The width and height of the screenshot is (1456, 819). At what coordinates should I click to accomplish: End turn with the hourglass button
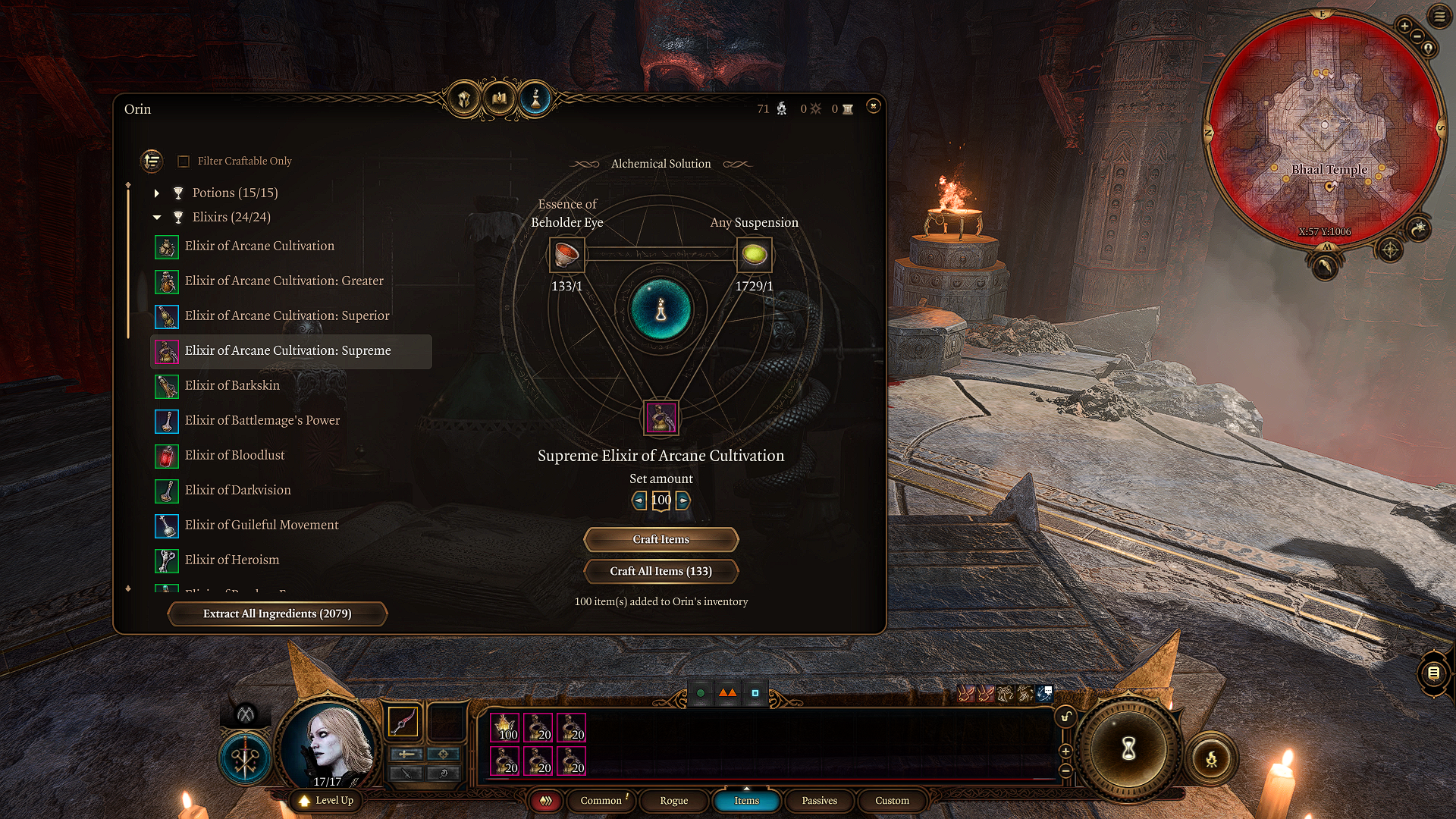(1128, 749)
